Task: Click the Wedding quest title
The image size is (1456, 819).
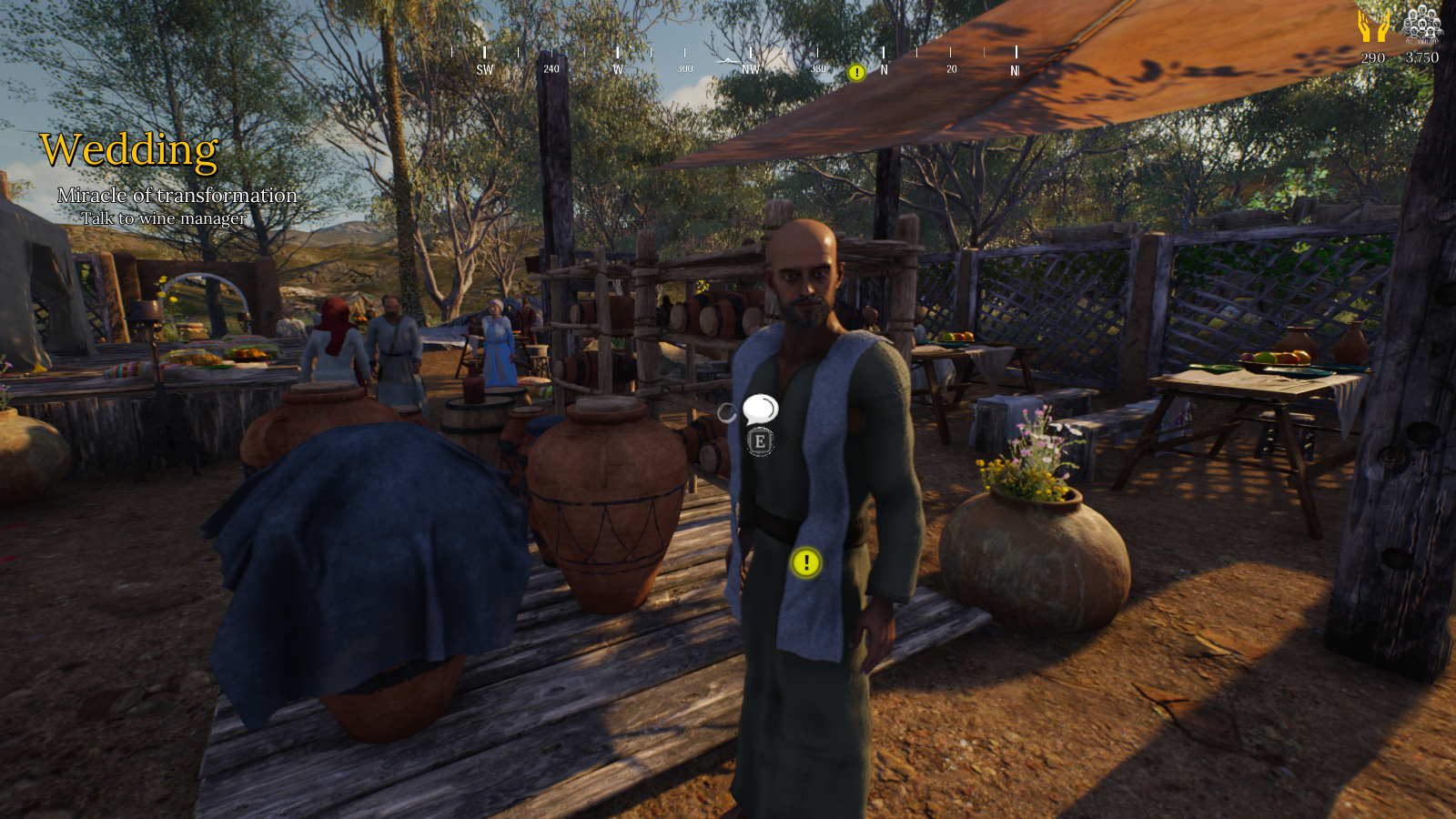Action: click(x=129, y=151)
